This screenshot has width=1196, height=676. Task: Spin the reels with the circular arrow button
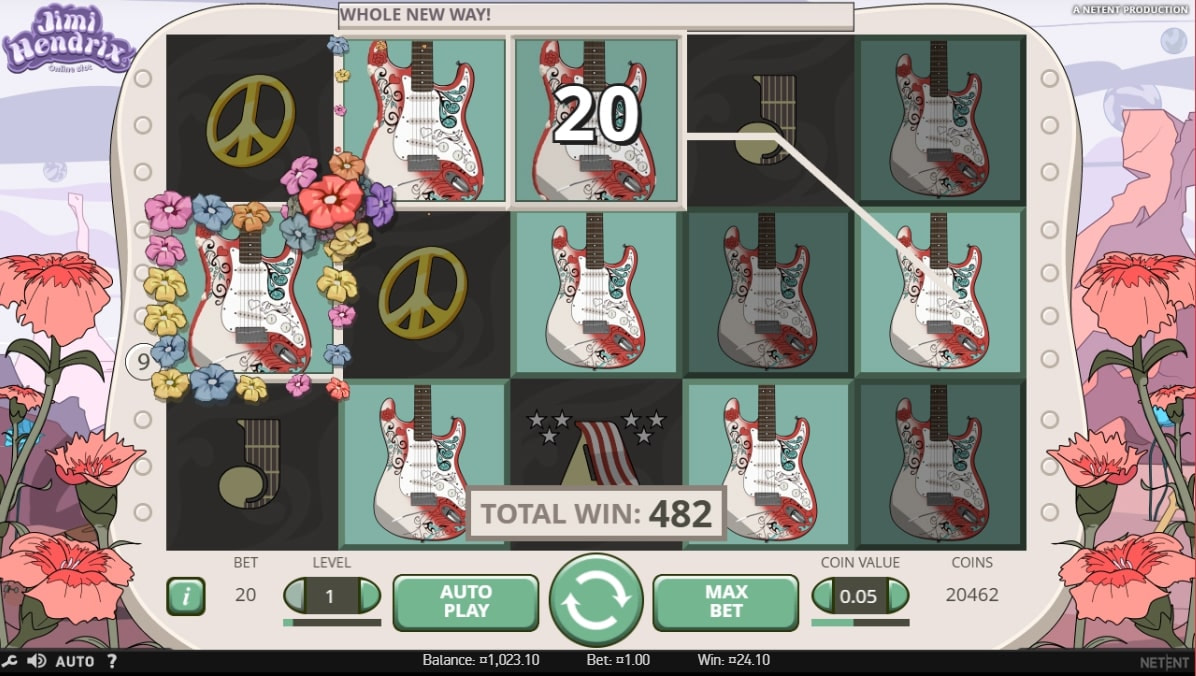click(x=596, y=600)
